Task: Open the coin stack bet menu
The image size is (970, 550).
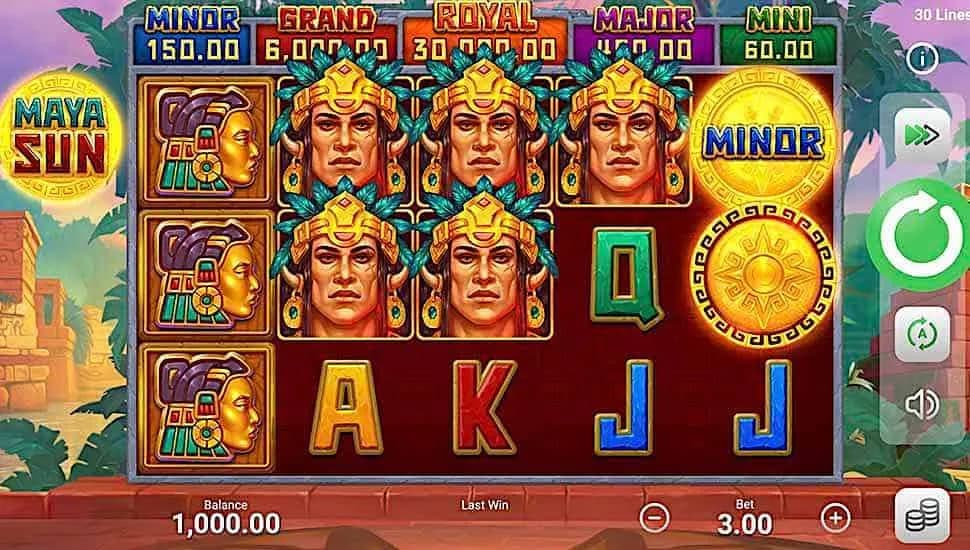Action: pos(921,516)
